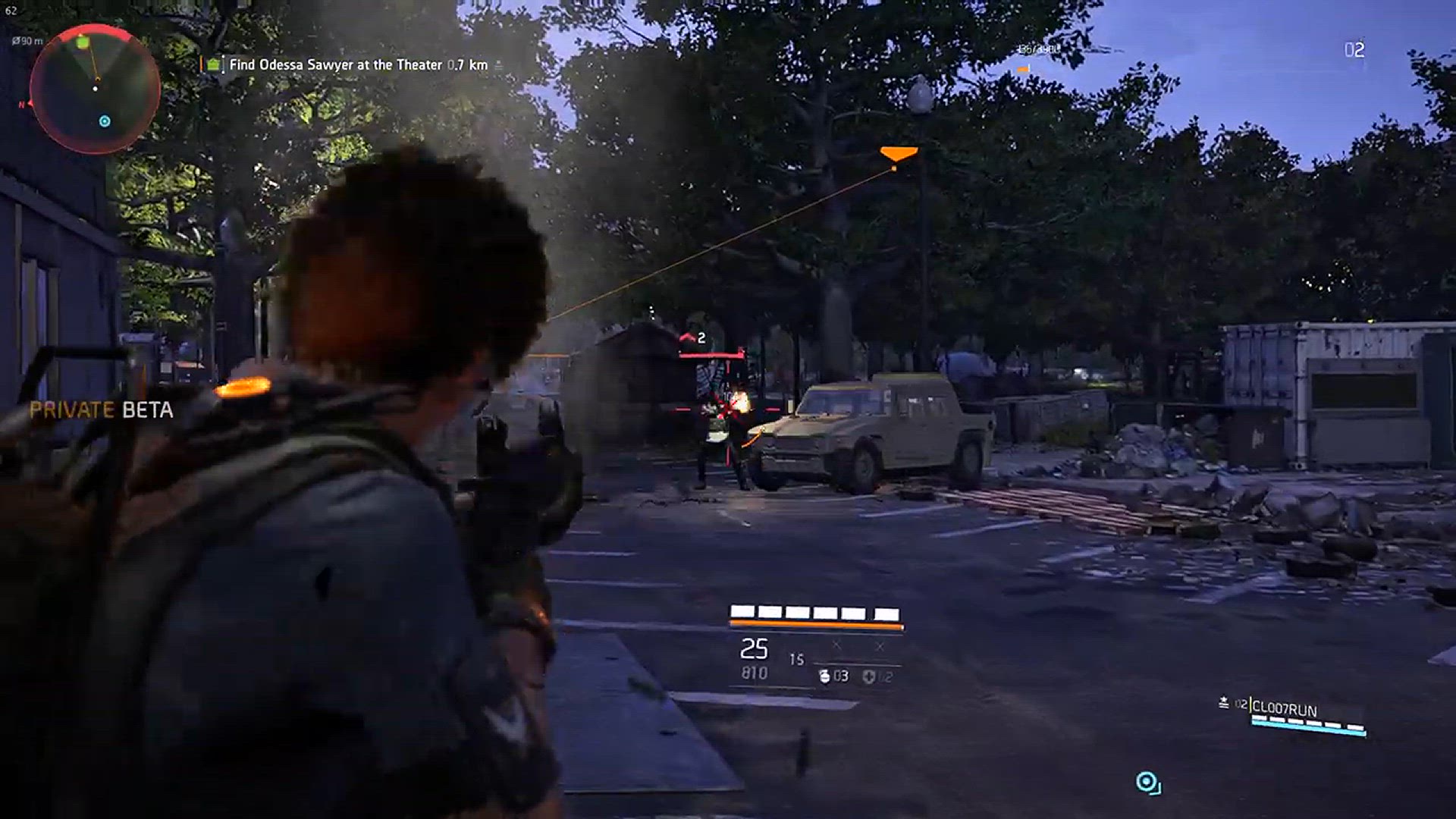Click the blue marker on the minimap

[x=105, y=121]
